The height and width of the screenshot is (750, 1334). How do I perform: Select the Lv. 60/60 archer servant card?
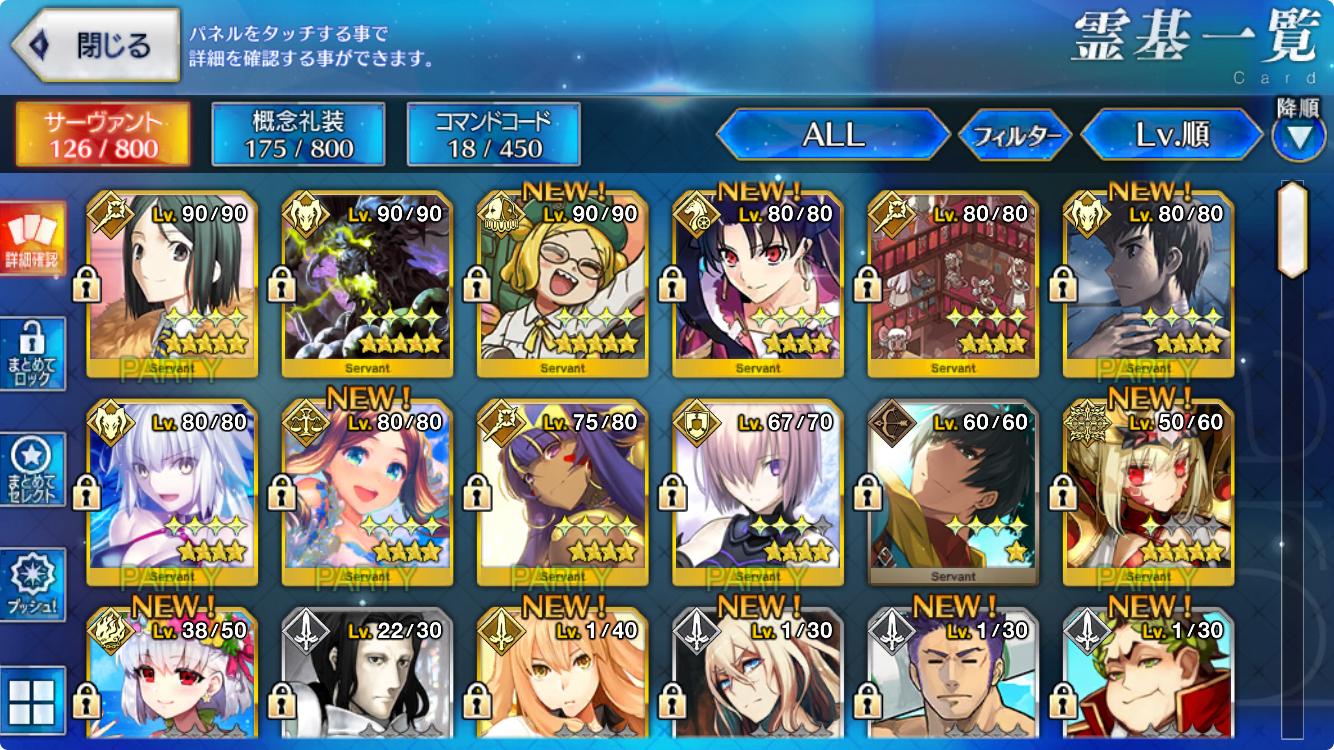click(953, 493)
